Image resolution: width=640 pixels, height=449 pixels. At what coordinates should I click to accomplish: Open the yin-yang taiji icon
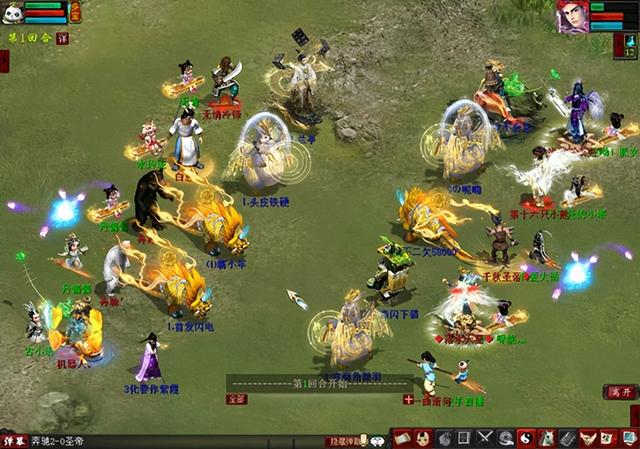click(x=525, y=438)
